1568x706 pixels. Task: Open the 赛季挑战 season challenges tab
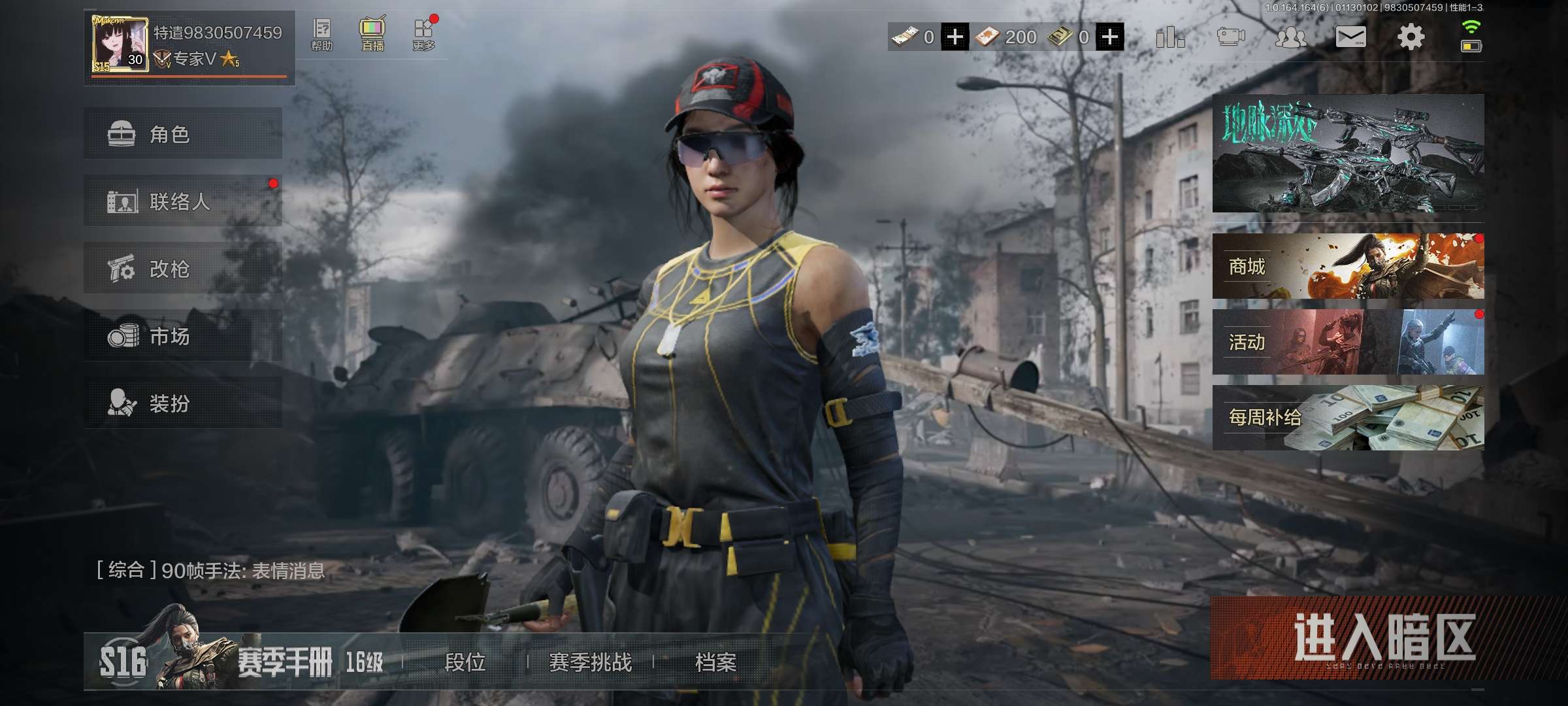pyautogui.click(x=590, y=662)
